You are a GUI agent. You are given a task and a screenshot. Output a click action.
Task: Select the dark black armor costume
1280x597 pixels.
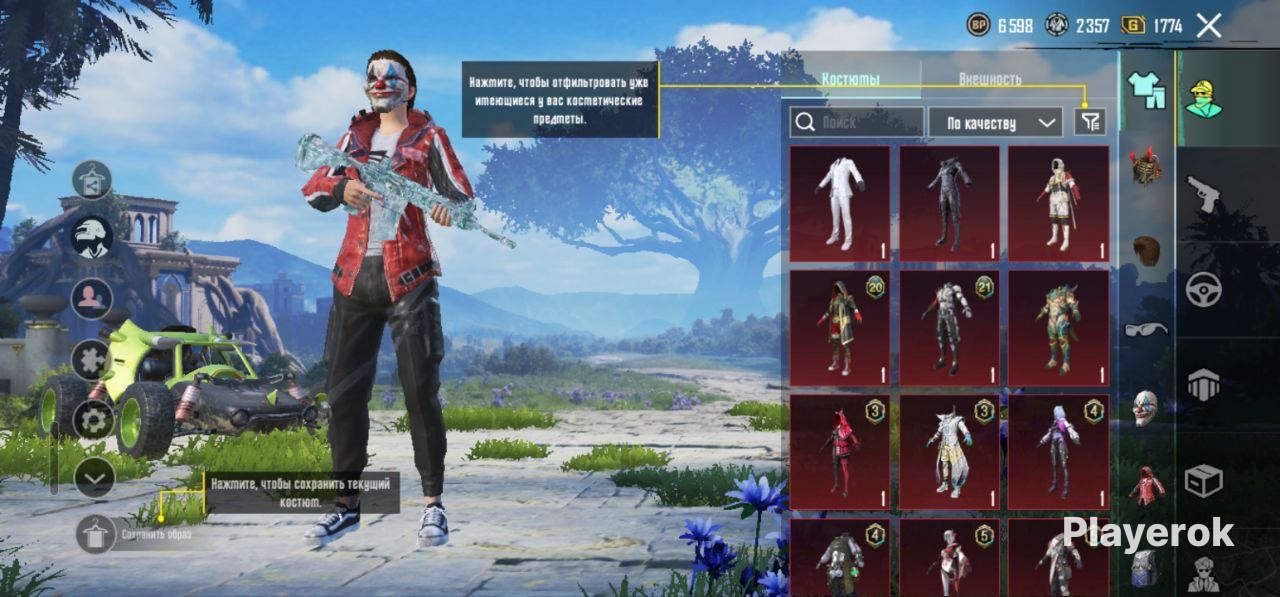pyautogui.click(x=949, y=204)
